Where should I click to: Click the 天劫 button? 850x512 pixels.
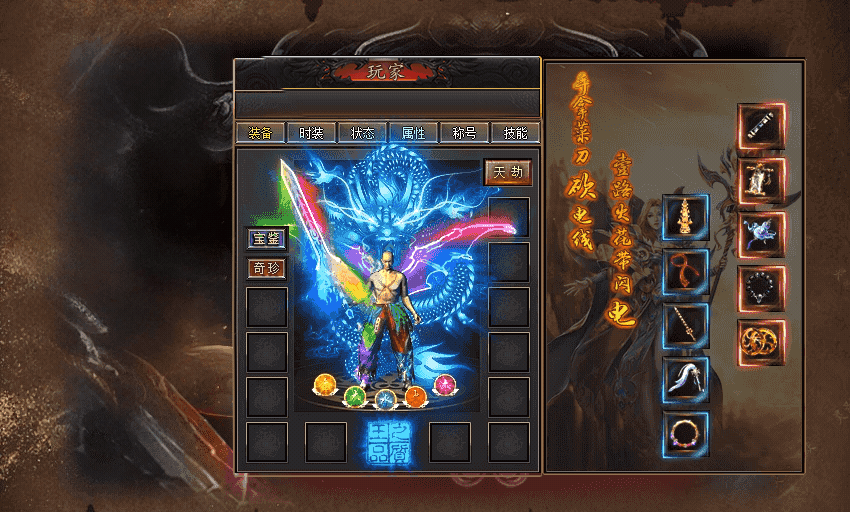tap(508, 172)
